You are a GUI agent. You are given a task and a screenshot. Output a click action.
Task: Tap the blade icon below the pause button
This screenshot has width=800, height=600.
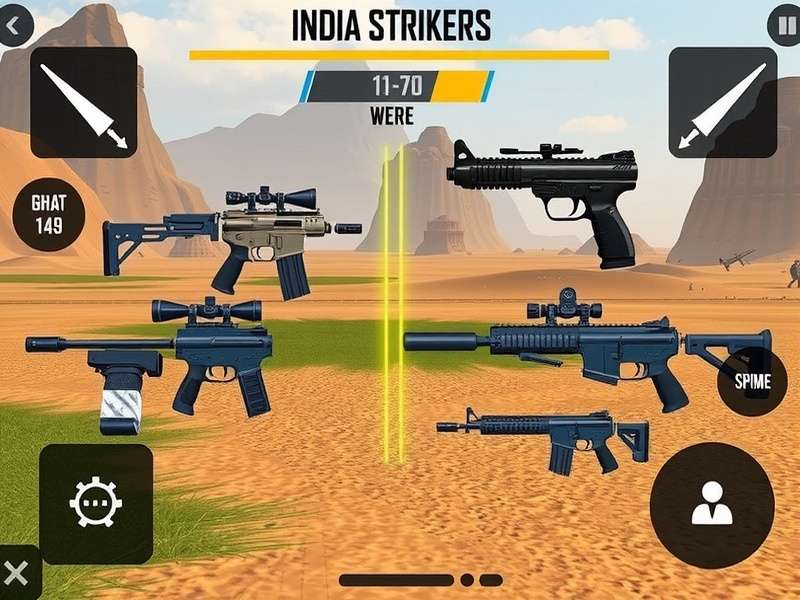[x=722, y=103]
